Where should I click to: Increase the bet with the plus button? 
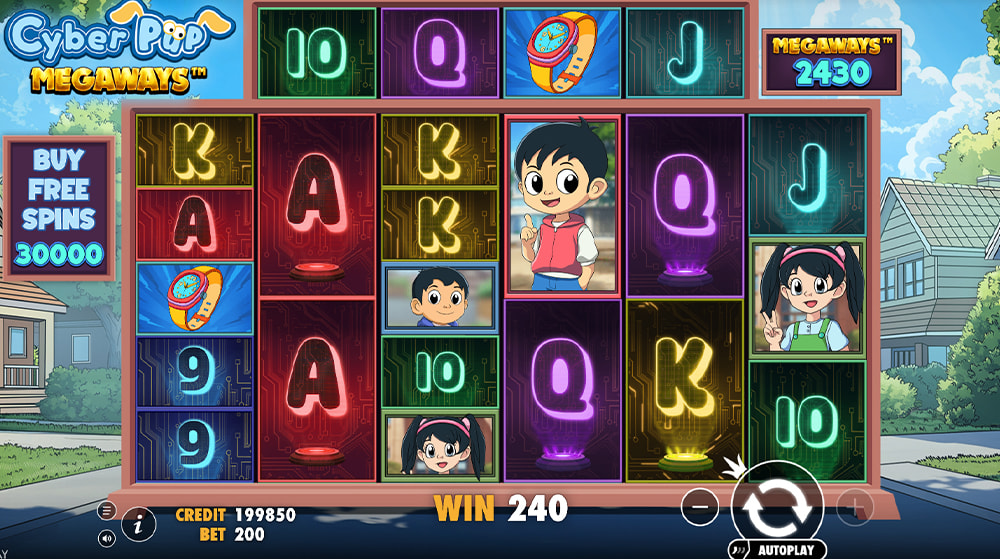(855, 507)
